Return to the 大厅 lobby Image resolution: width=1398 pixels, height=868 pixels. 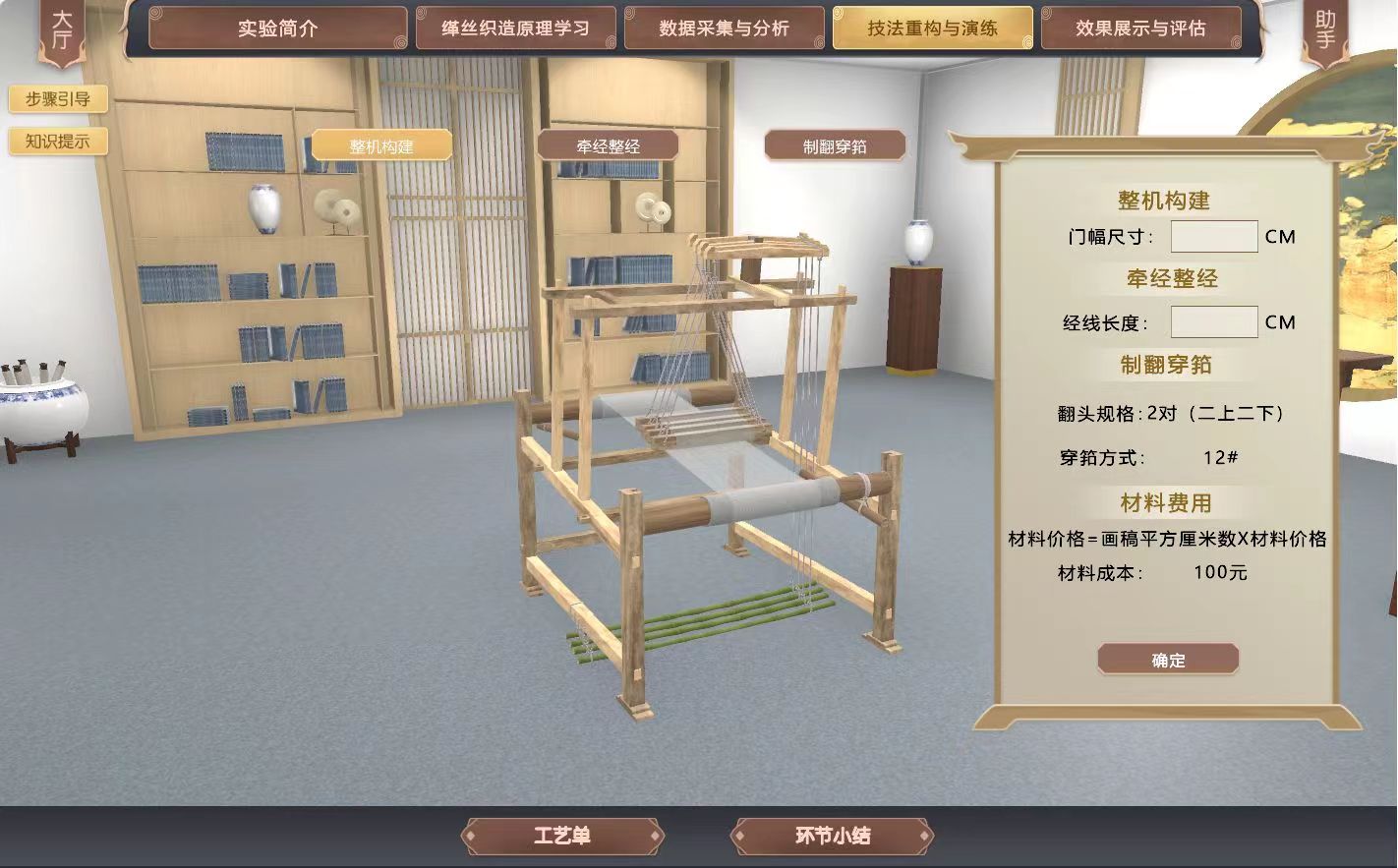pos(61,30)
